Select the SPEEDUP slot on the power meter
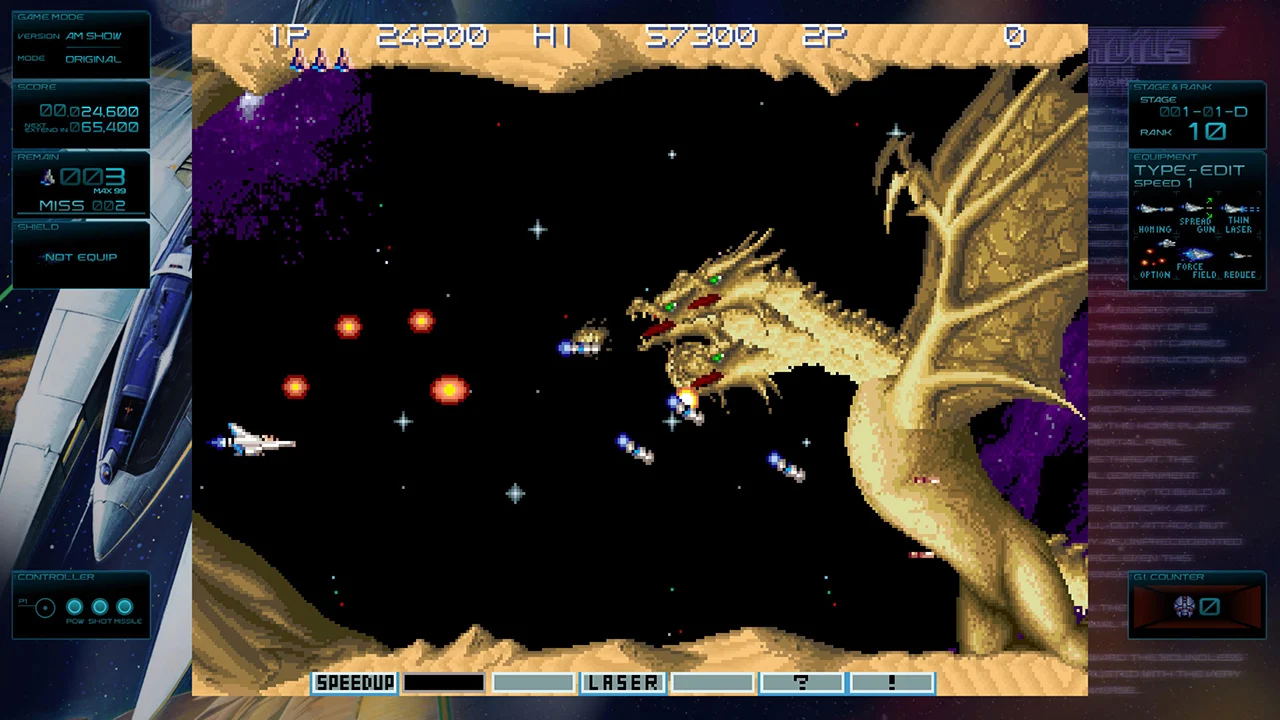Viewport: 1280px width, 720px height. coord(354,682)
